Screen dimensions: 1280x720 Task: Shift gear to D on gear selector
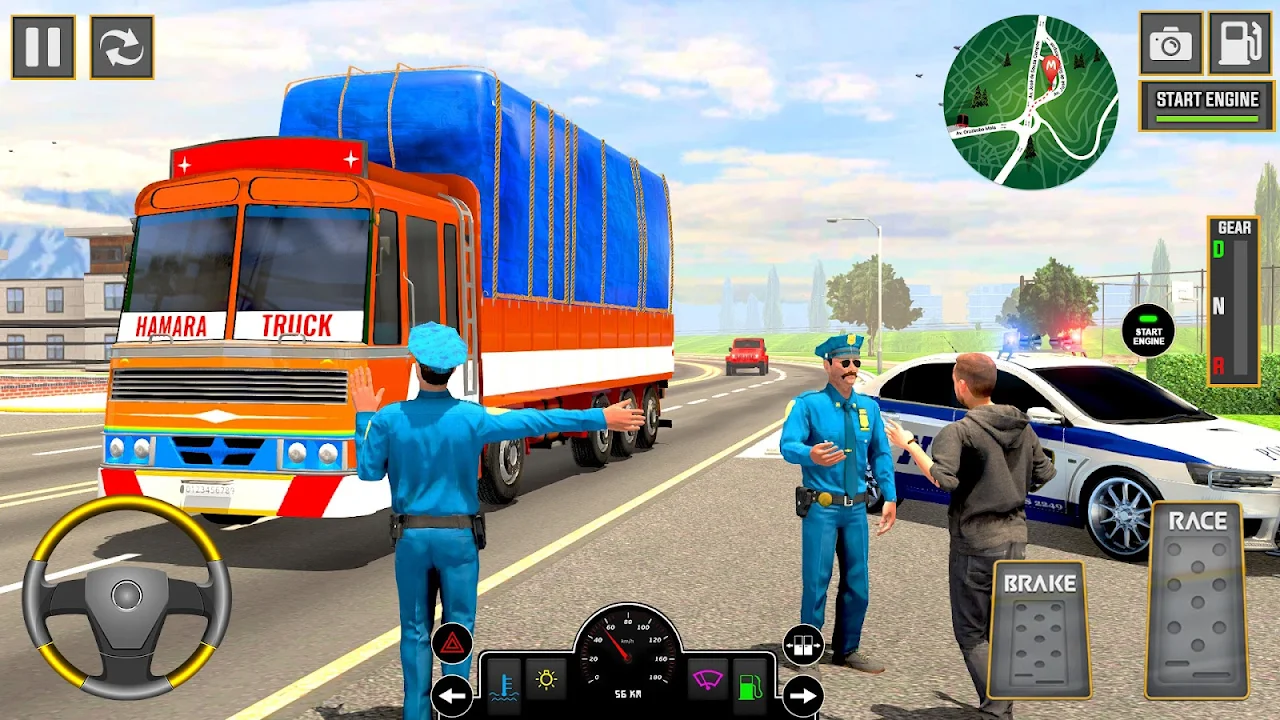pyautogui.click(x=1219, y=250)
